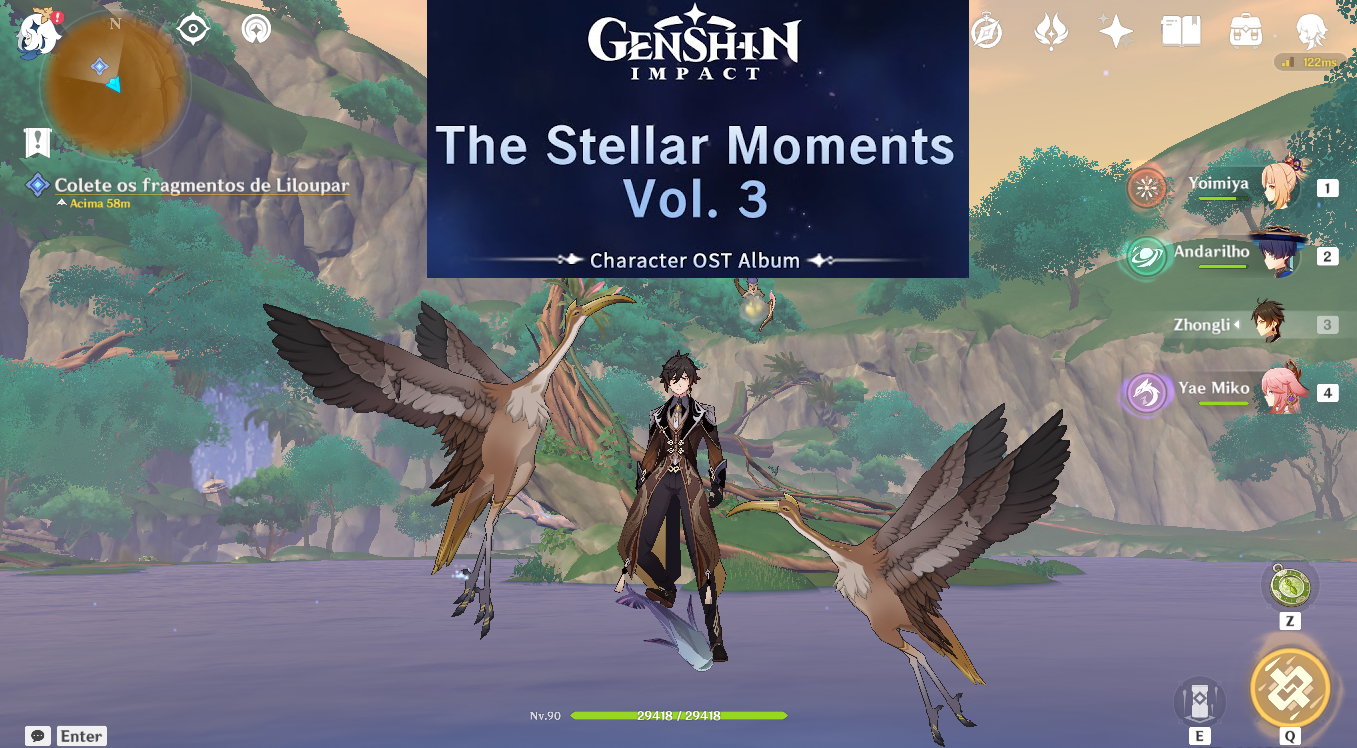Open the Inventory backpack

coord(1247,31)
